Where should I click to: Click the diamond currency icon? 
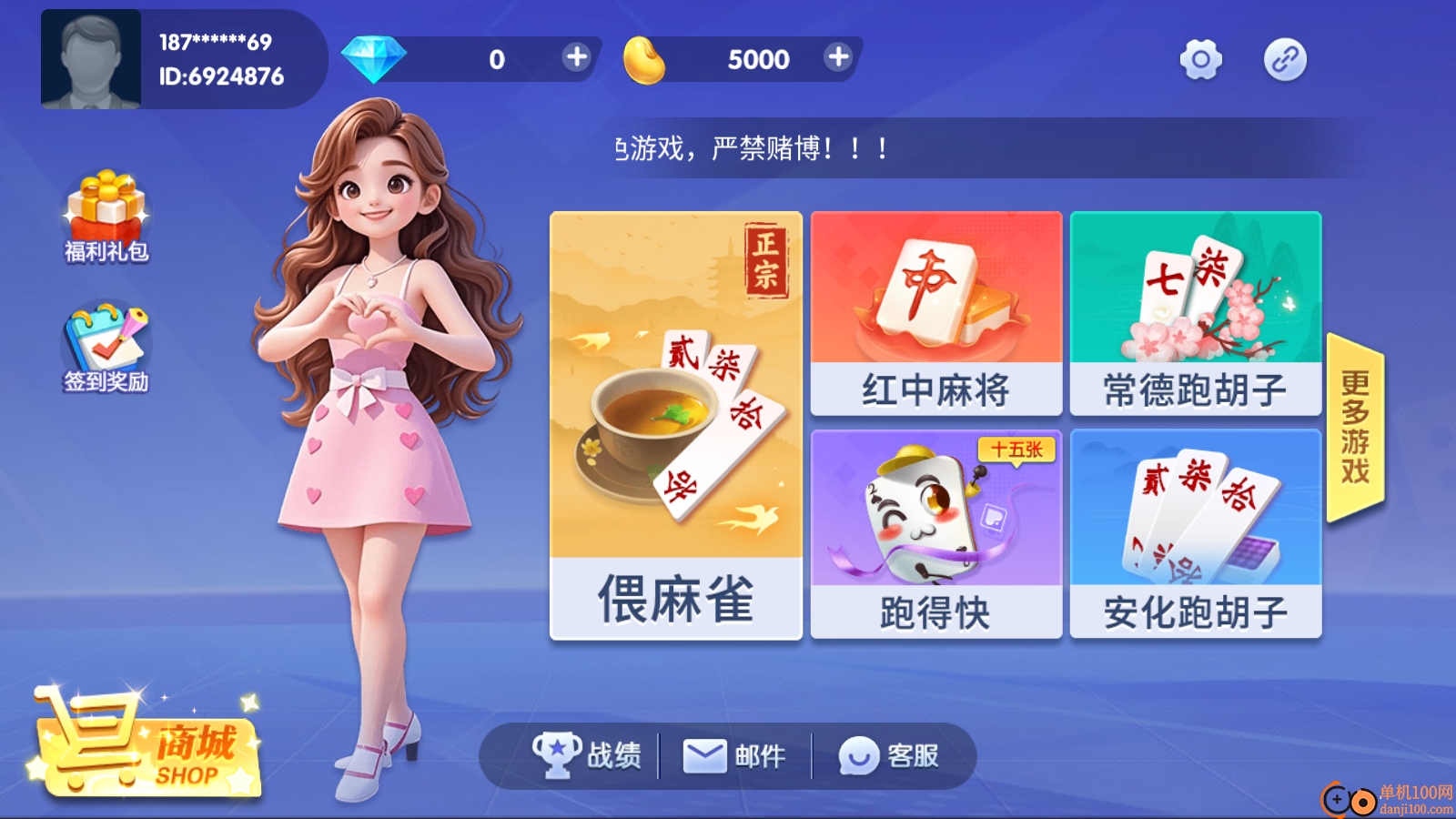click(373, 57)
